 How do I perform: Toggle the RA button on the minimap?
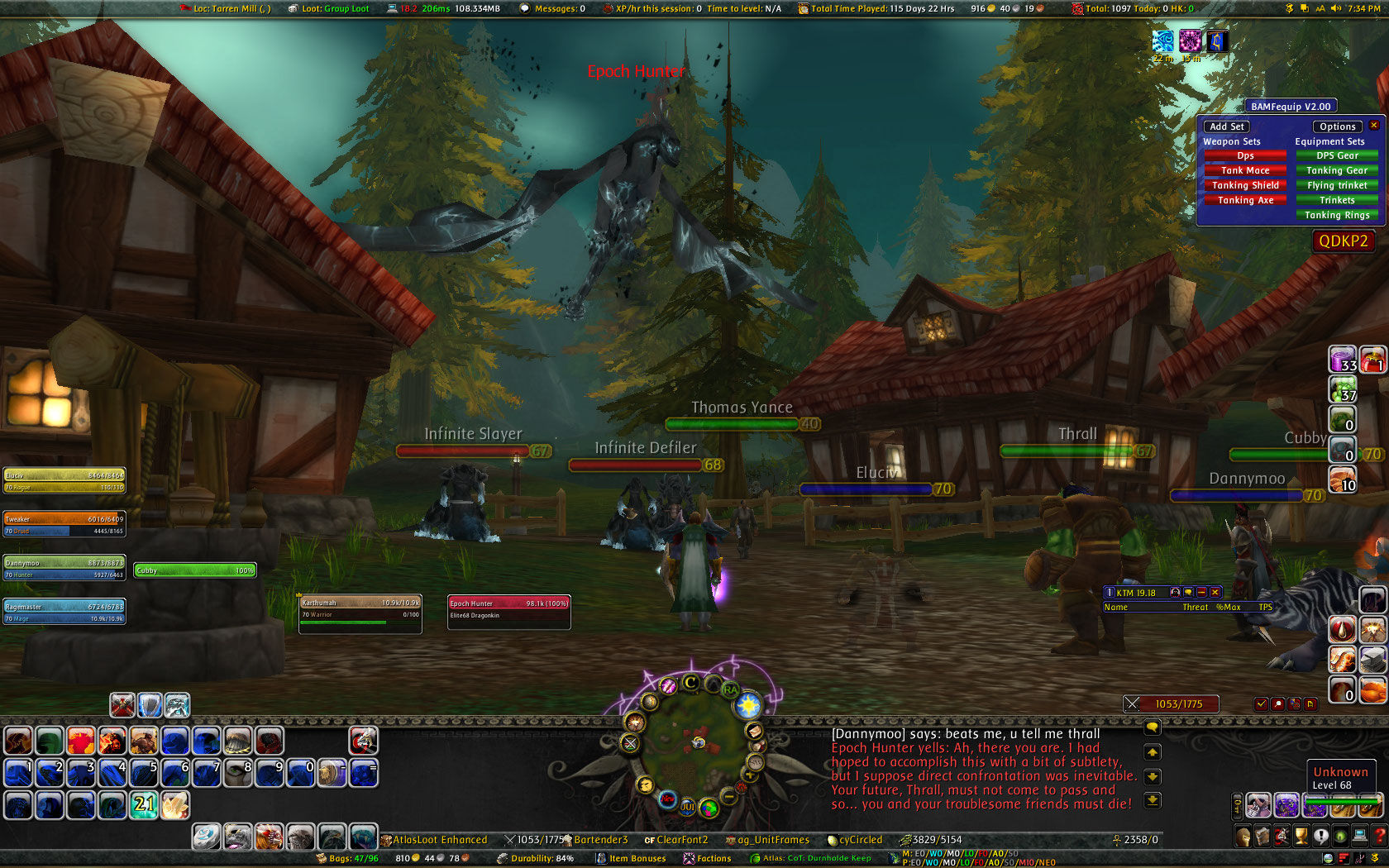730,689
